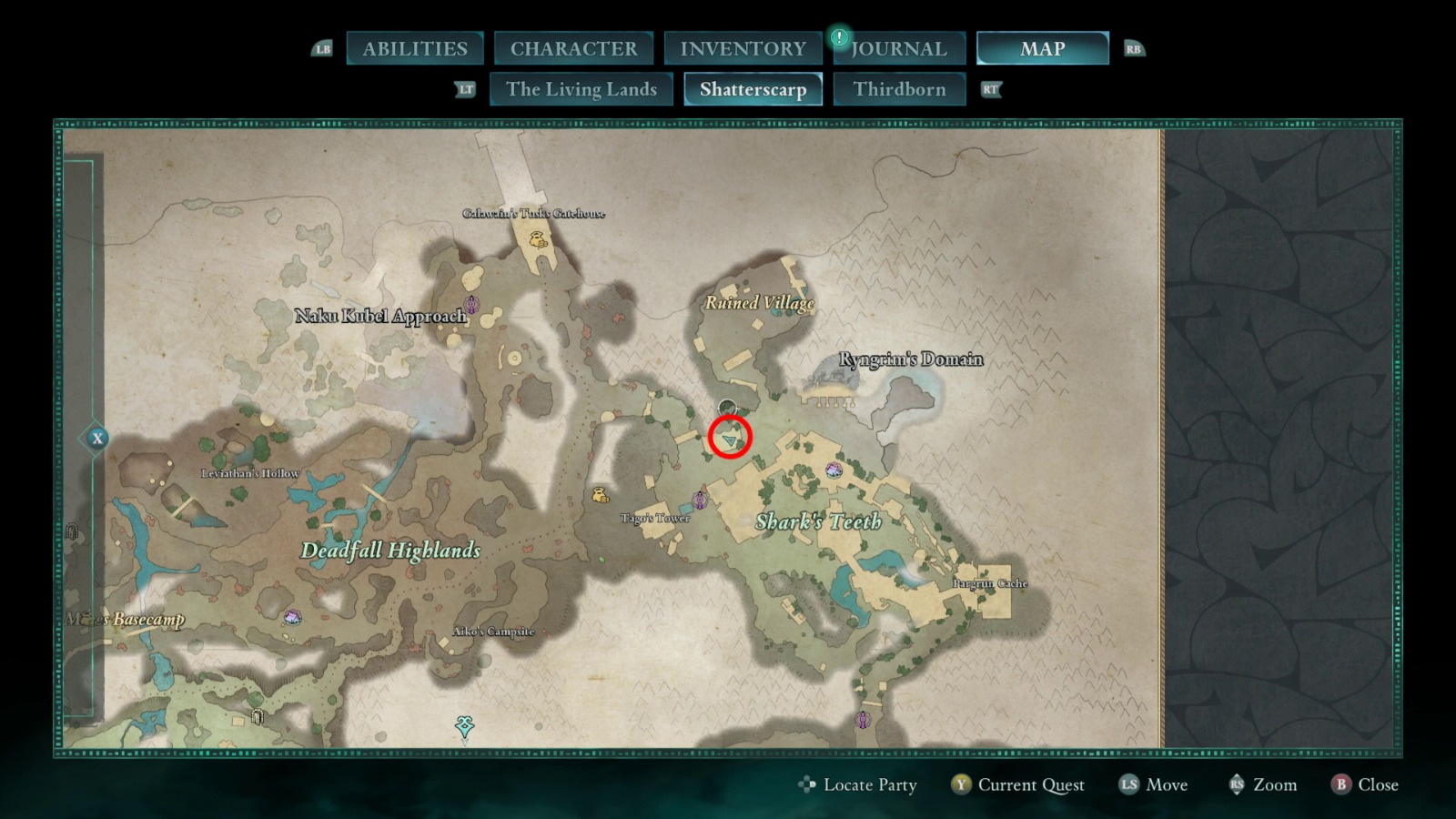Switch to the Thirdborn map tab
This screenshot has width=1456, height=819.
point(900,89)
